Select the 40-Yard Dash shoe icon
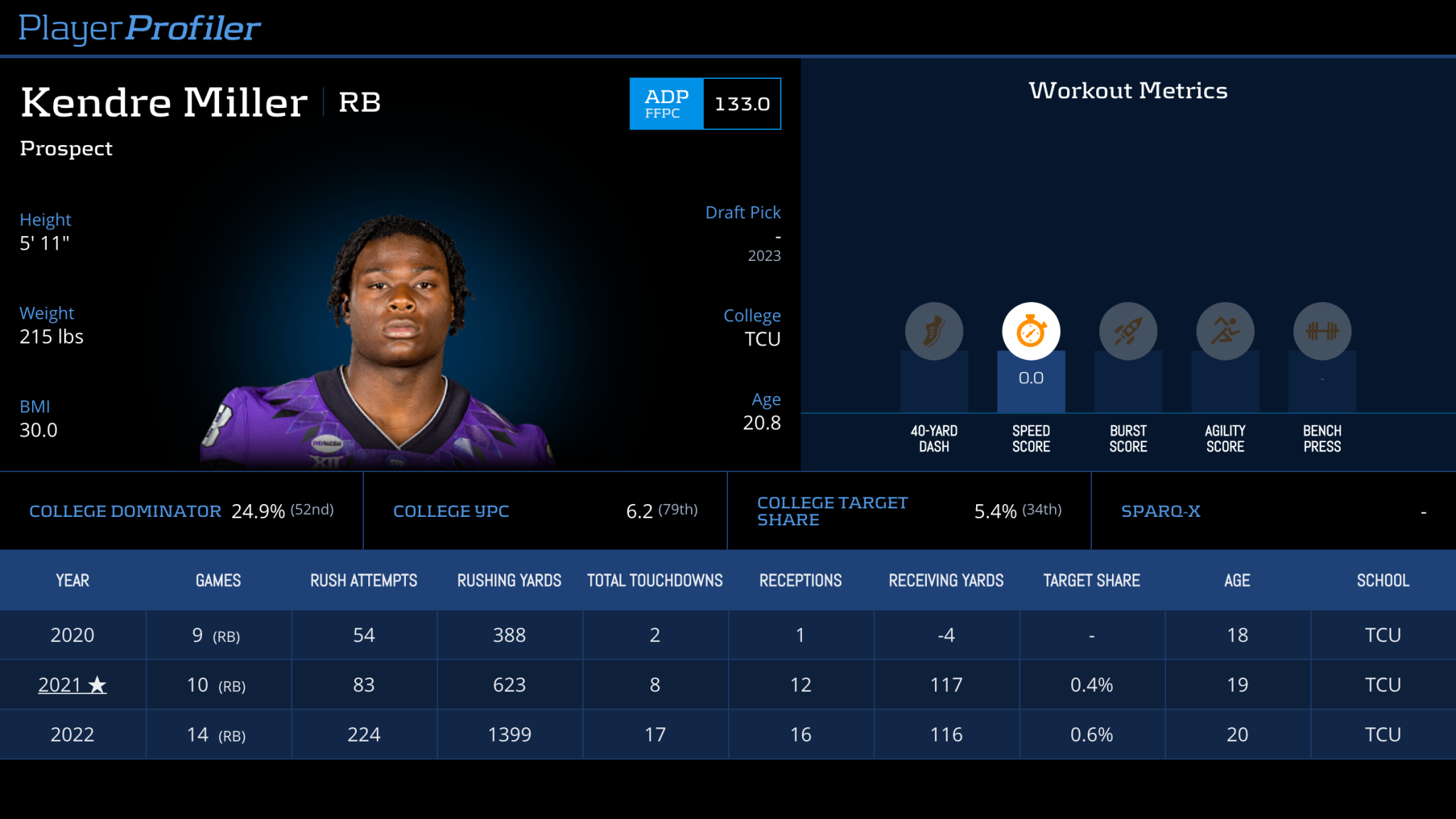 point(933,331)
